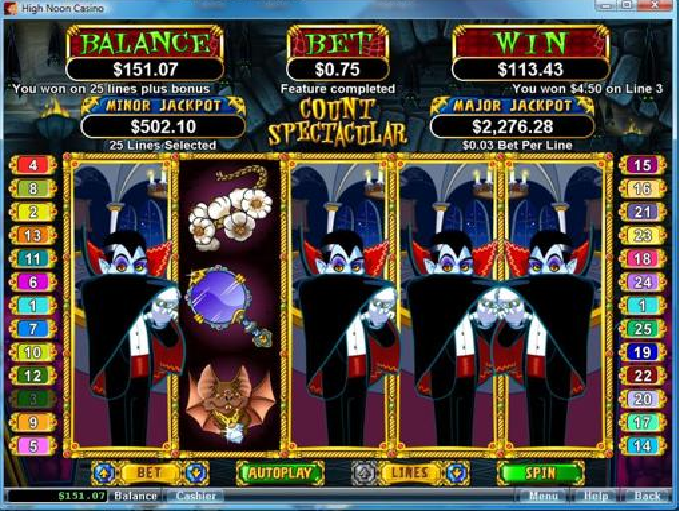
Task: Pick payline number 5
Action: (34, 446)
